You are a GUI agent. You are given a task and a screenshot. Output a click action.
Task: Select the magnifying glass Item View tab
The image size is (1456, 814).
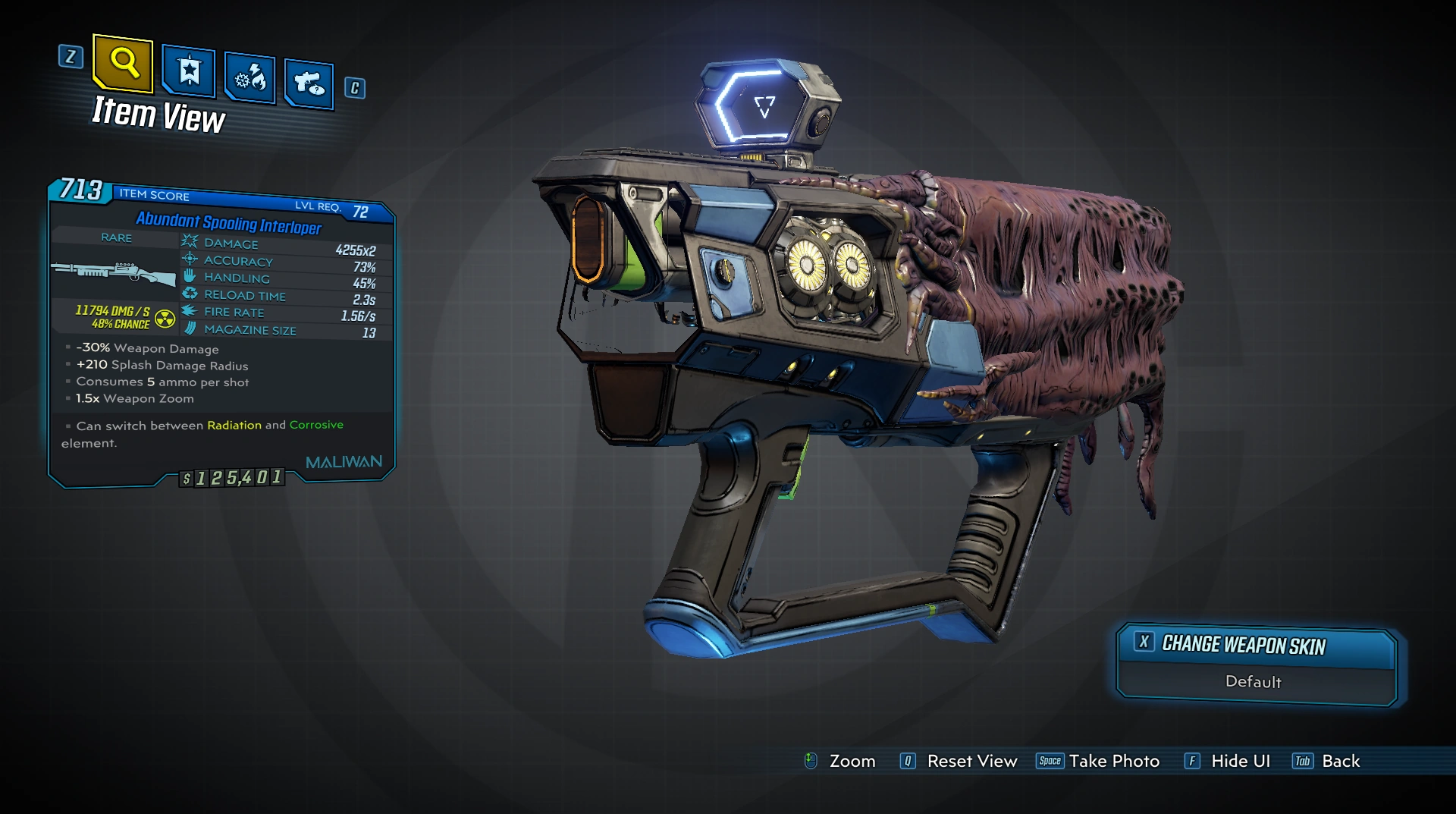124,63
